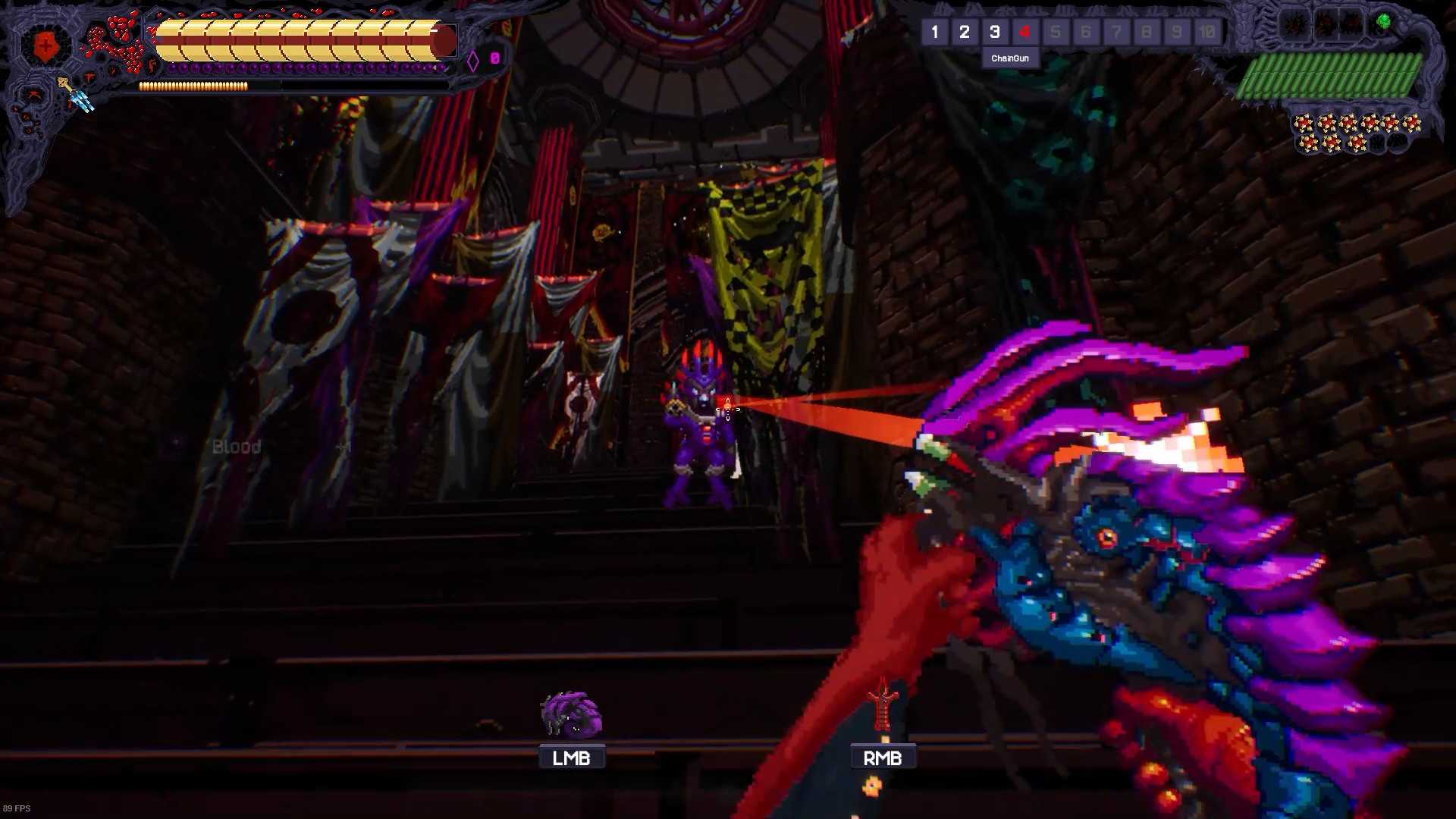Viewport: 1456px width, 819px height.
Task: Toggle the red skull on weapon slot 4
Action: [1025, 32]
